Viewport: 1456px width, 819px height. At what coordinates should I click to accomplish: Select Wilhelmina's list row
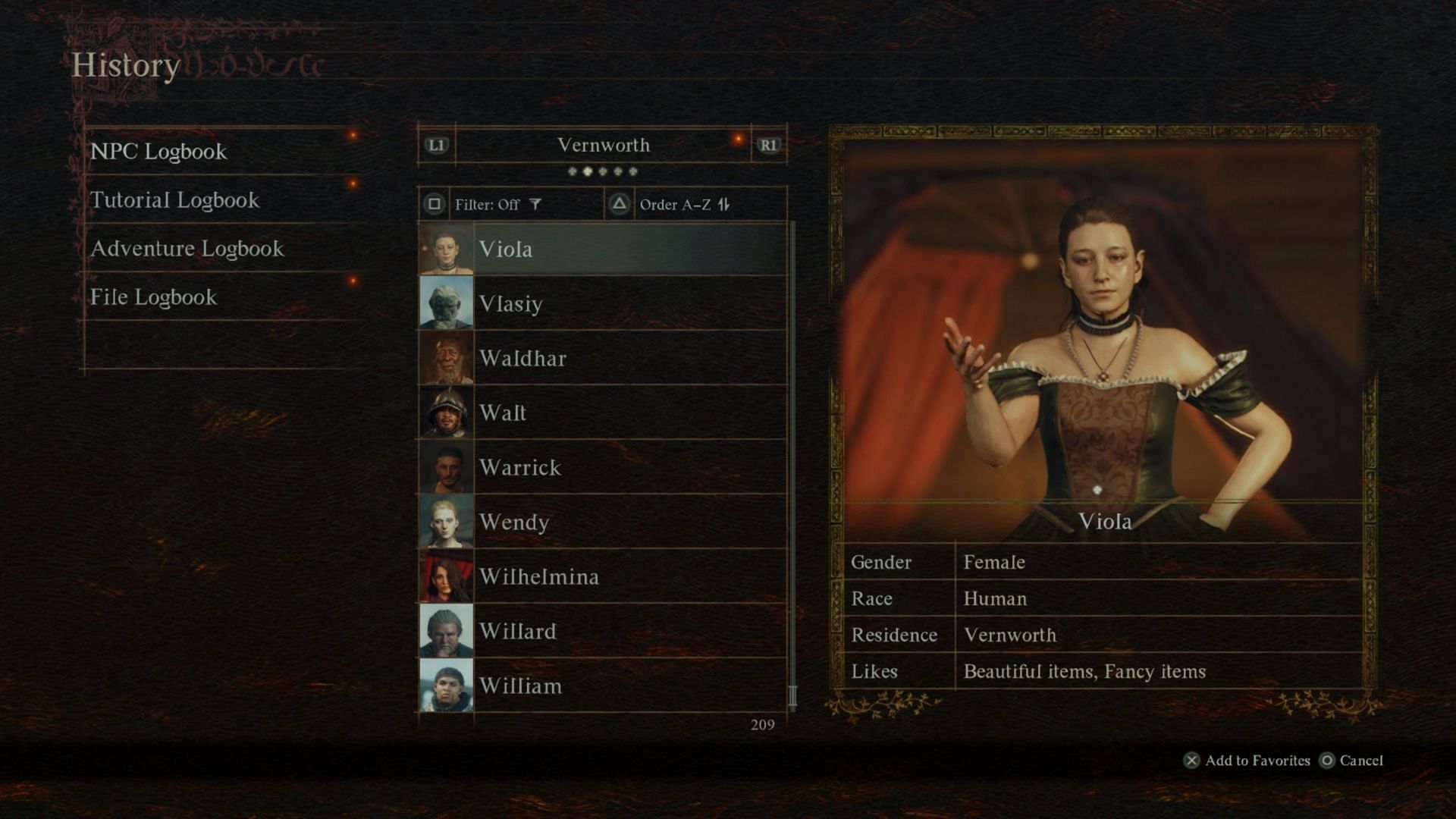tap(602, 576)
